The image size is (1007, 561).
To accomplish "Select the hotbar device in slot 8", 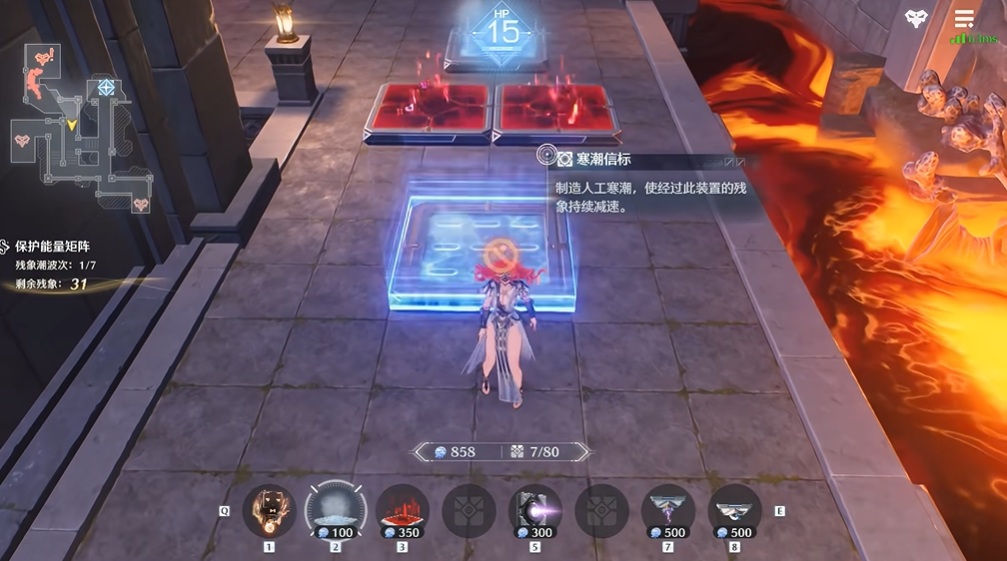I will coord(734,510).
